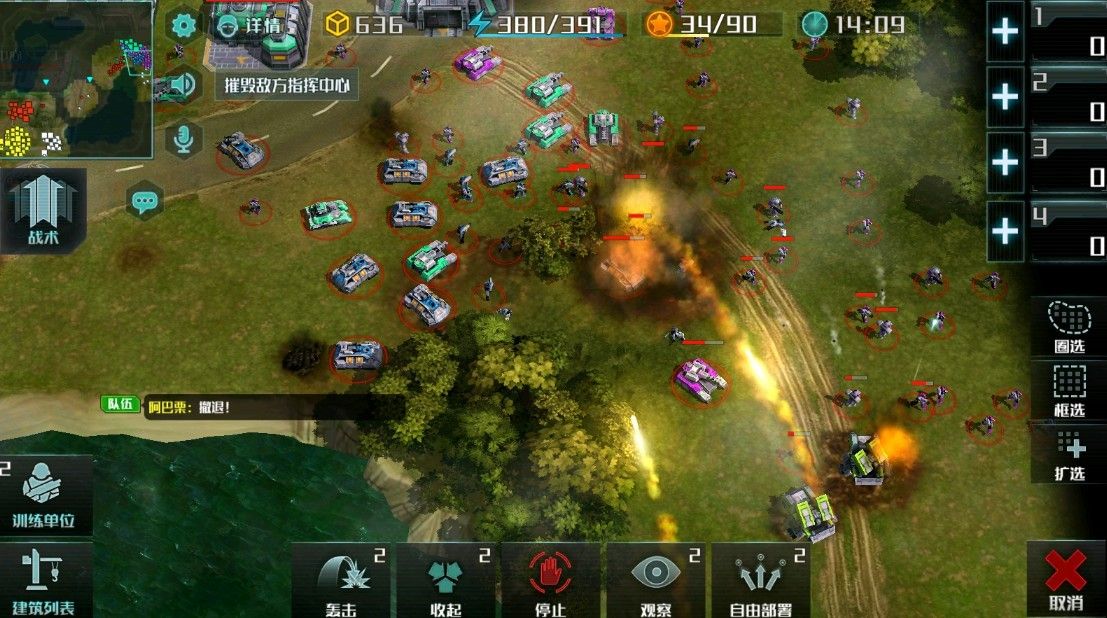Add units to control group 4

1005,231
